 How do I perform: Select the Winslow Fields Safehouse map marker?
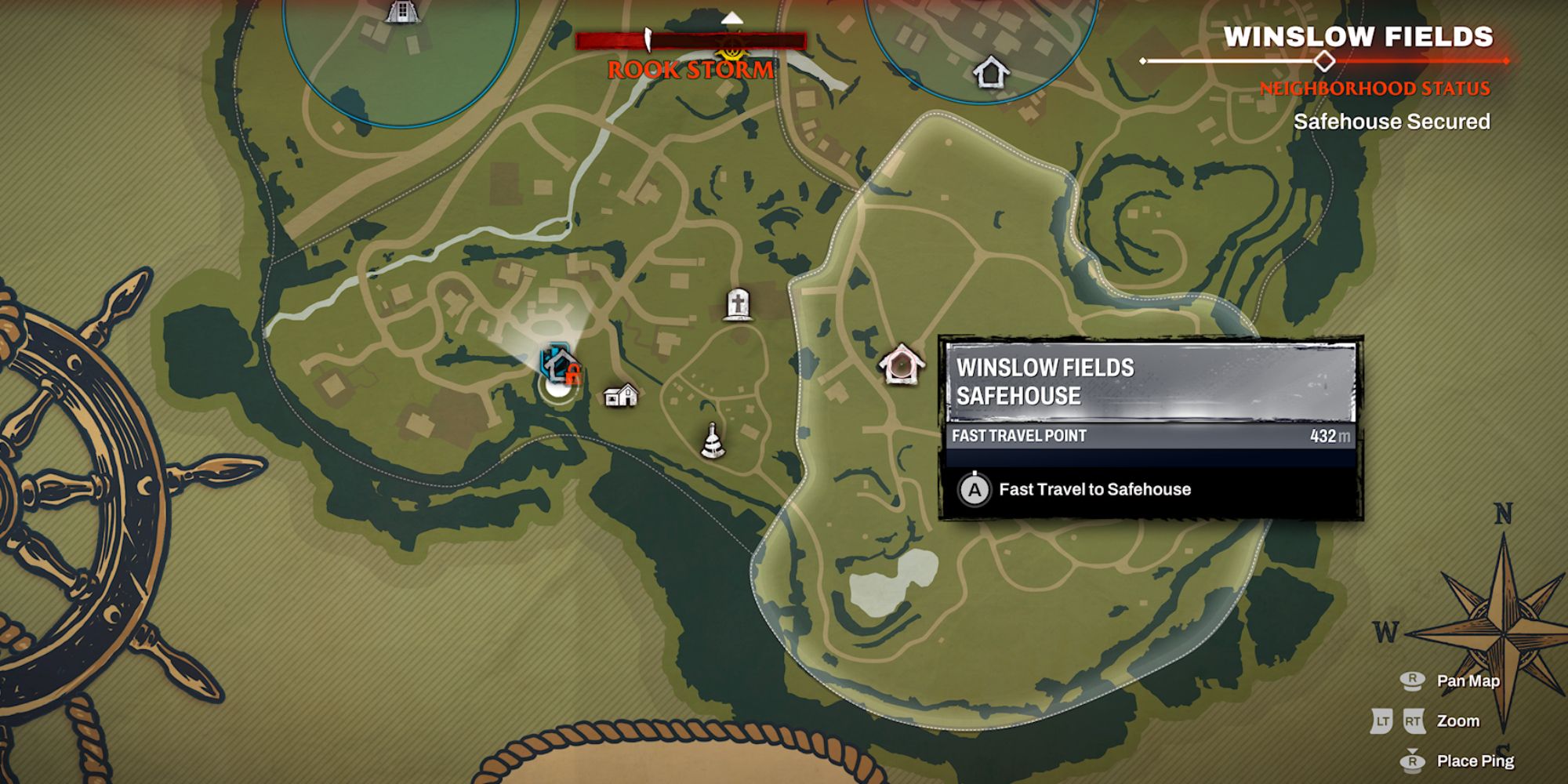click(x=901, y=365)
